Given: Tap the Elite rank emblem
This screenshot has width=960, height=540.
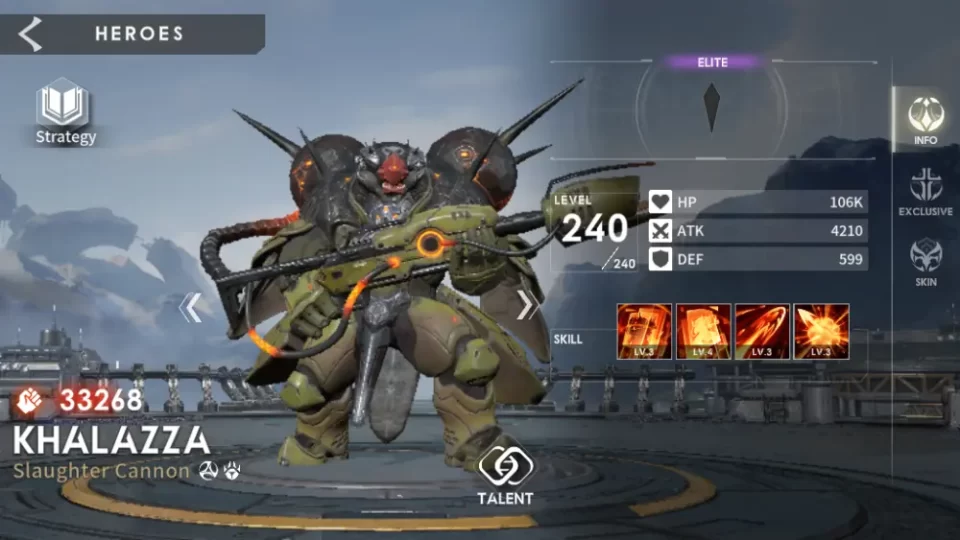Looking at the screenshot, I should click(712, 106).
